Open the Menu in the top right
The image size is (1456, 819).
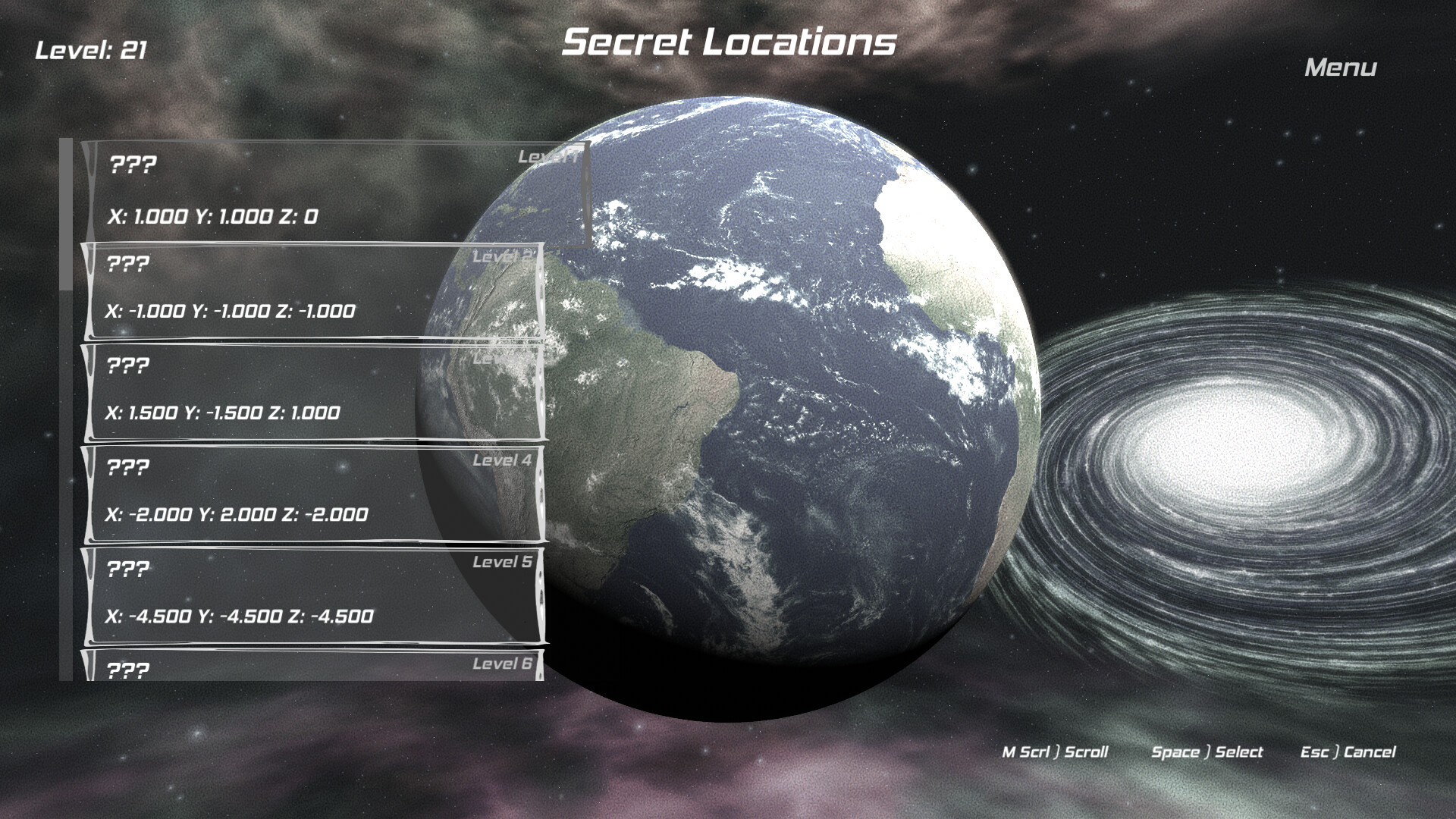[1339, 70]
